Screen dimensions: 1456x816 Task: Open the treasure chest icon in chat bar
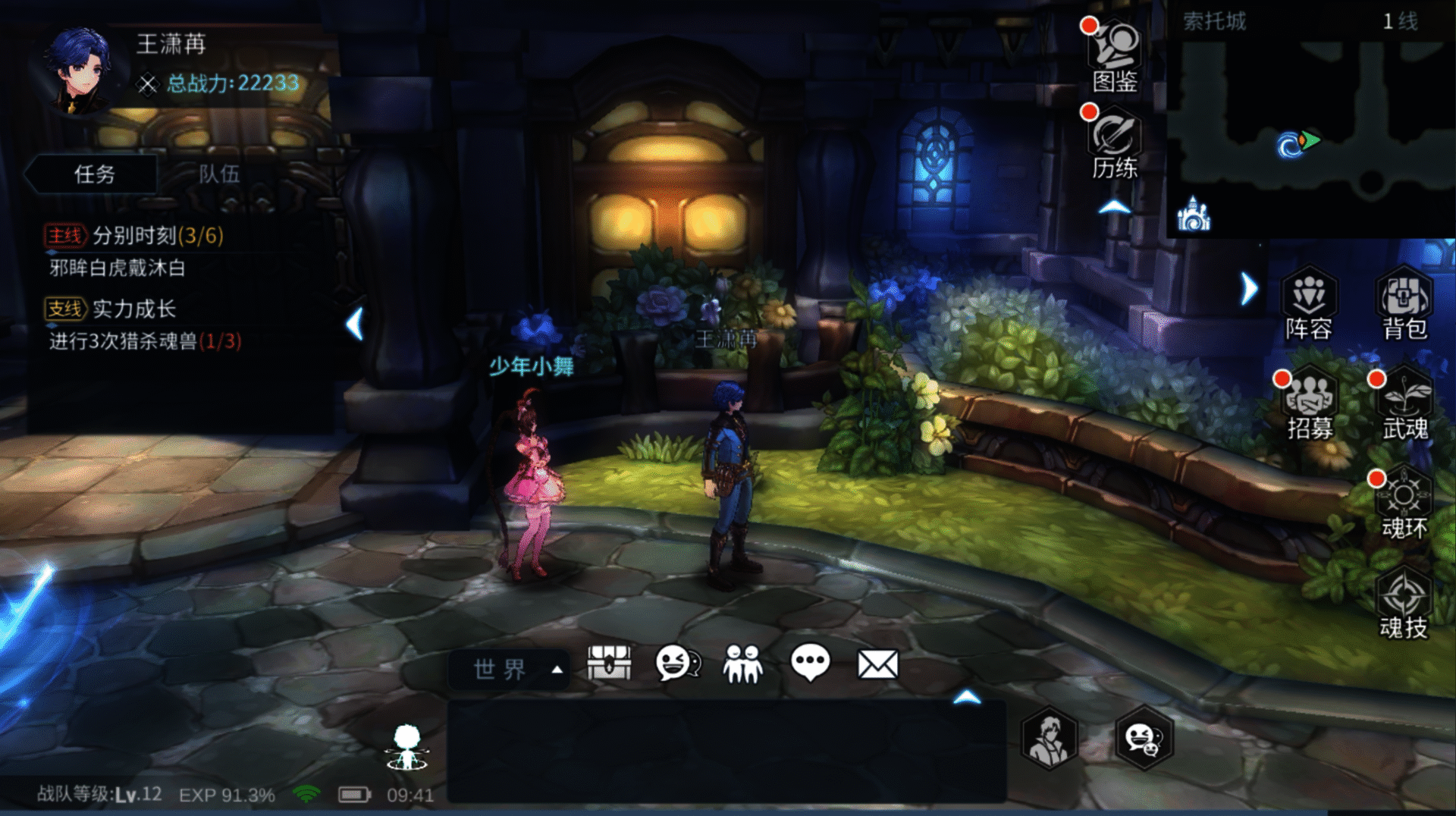[x=609, y=664]
